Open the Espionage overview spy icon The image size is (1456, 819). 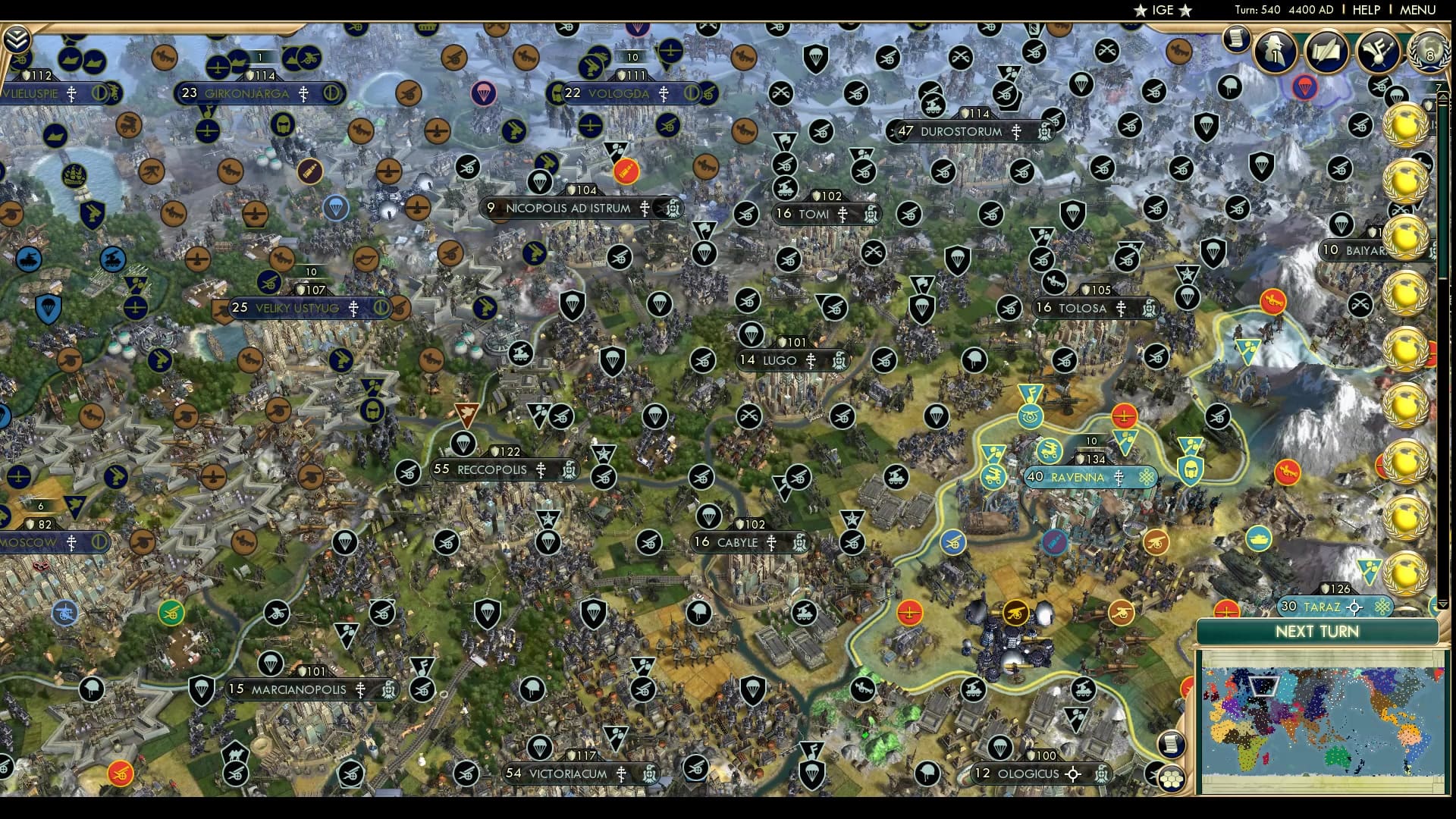(x=1275, y=53)
